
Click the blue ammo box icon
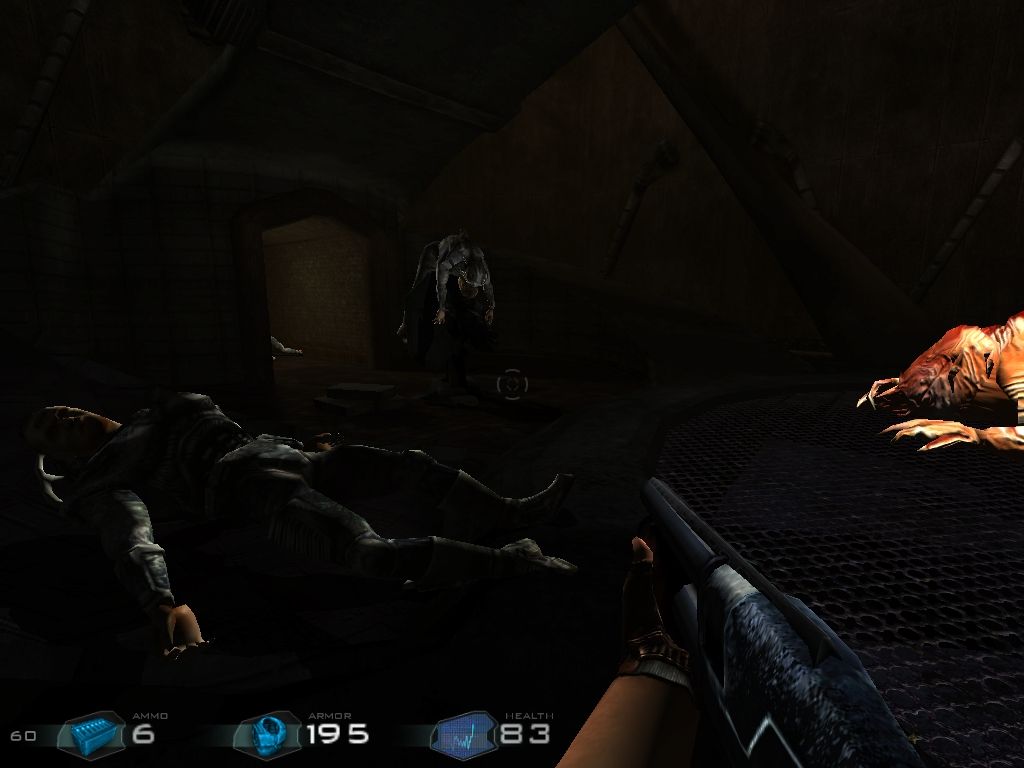tap(97, 736)
